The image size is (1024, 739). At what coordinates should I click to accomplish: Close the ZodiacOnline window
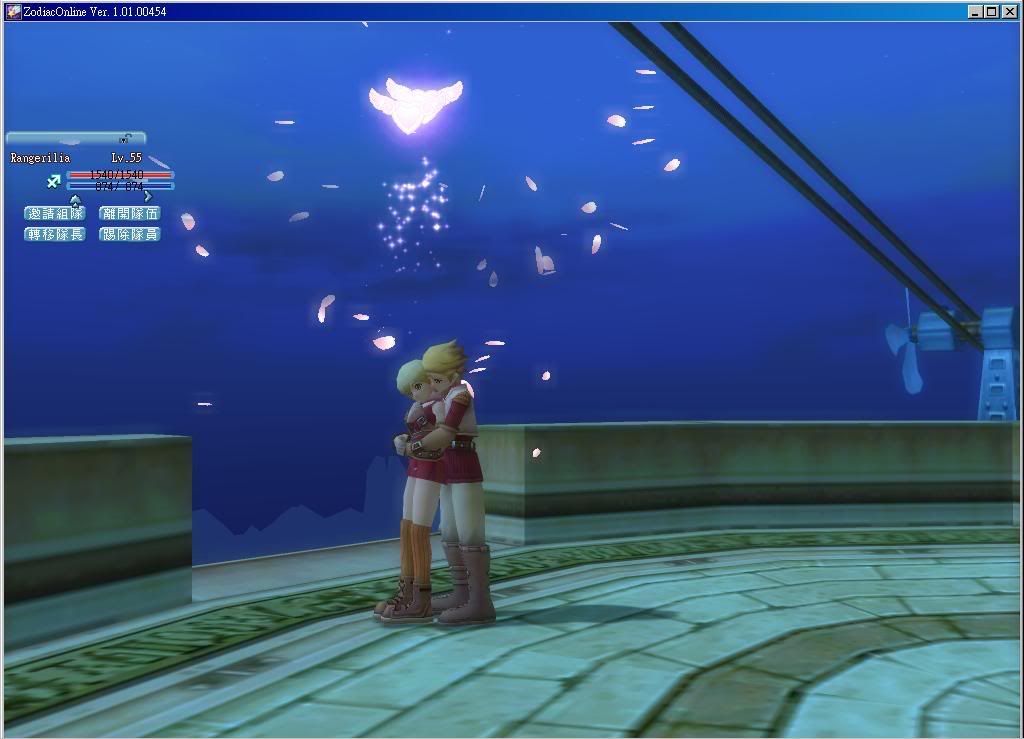(x=1009, y=11)
